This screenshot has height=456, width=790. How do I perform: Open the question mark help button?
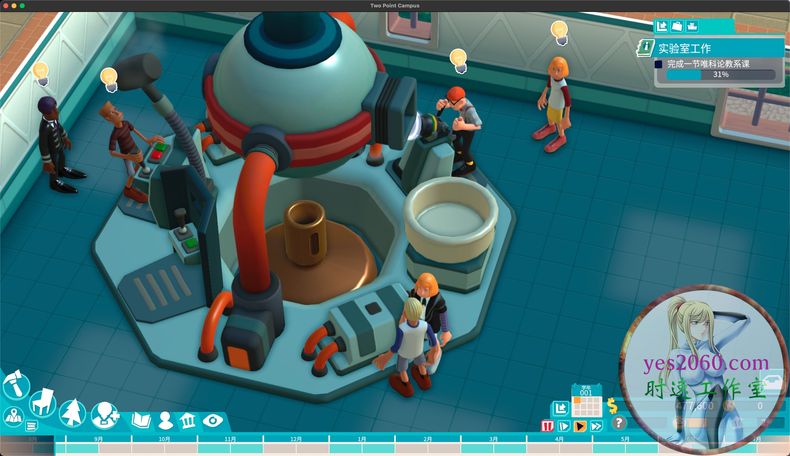pyautogui.click(x=619, y=423)
